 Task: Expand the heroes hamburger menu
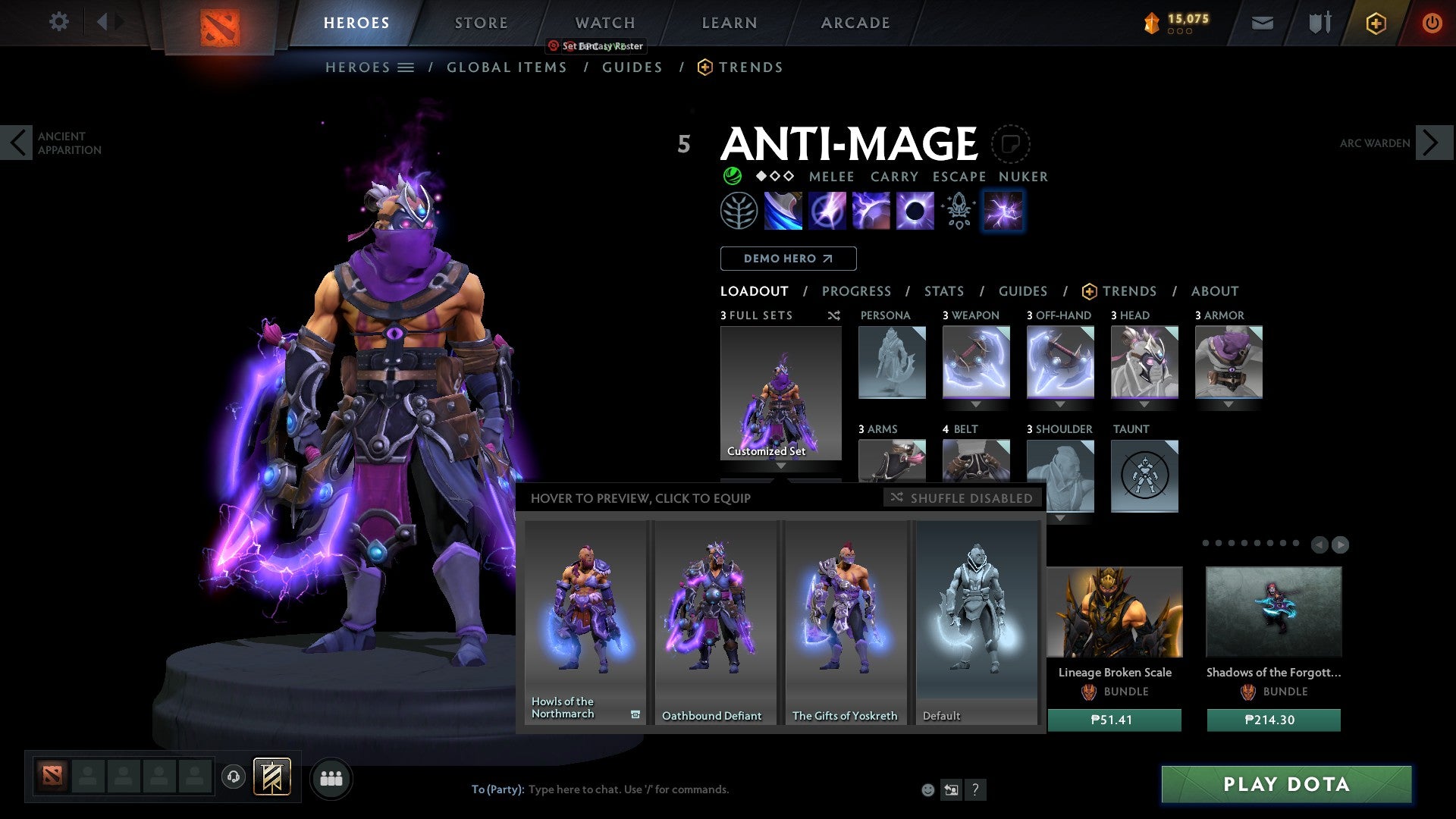coord(406,67)
